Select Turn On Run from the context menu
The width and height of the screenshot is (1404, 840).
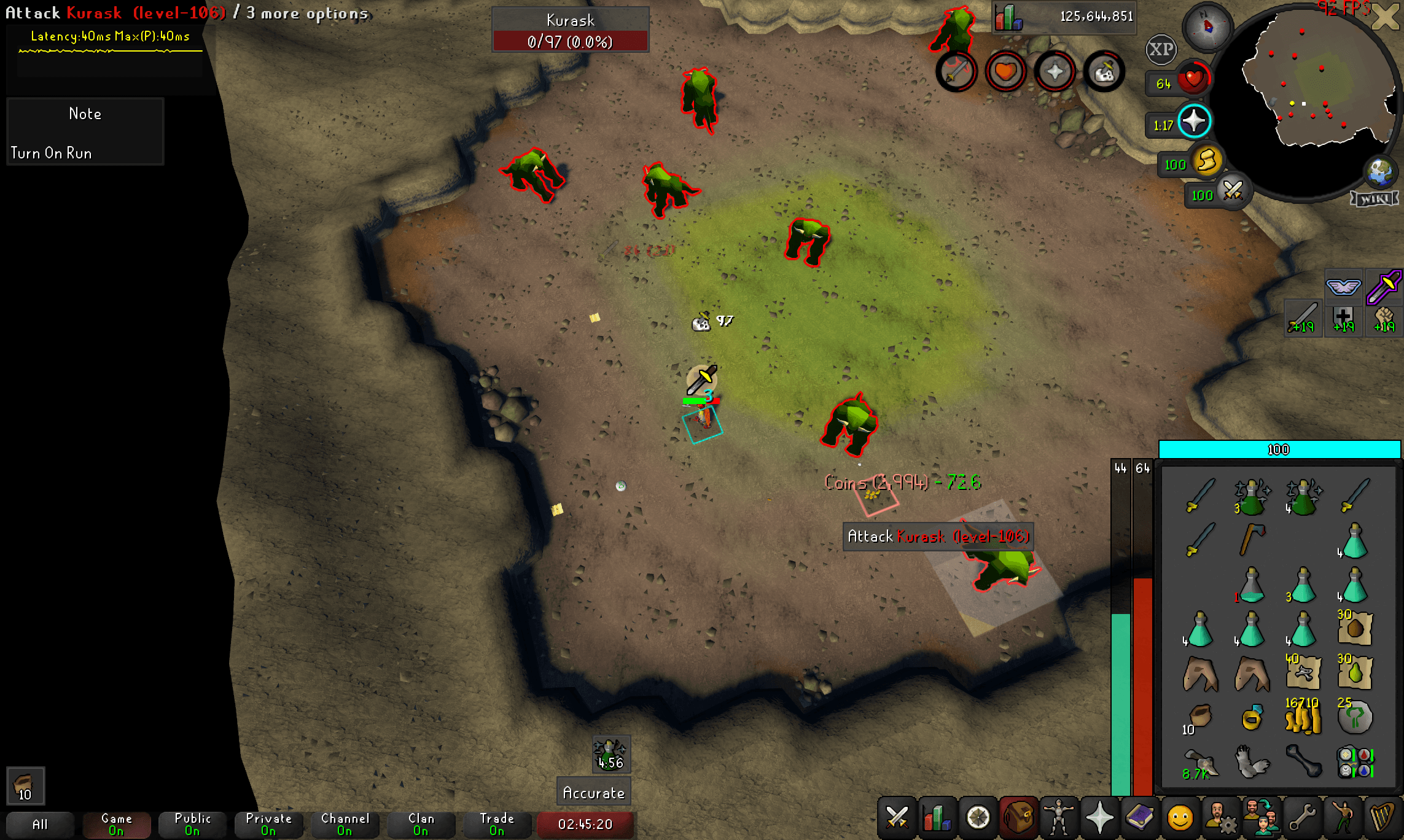click(52, 153)
